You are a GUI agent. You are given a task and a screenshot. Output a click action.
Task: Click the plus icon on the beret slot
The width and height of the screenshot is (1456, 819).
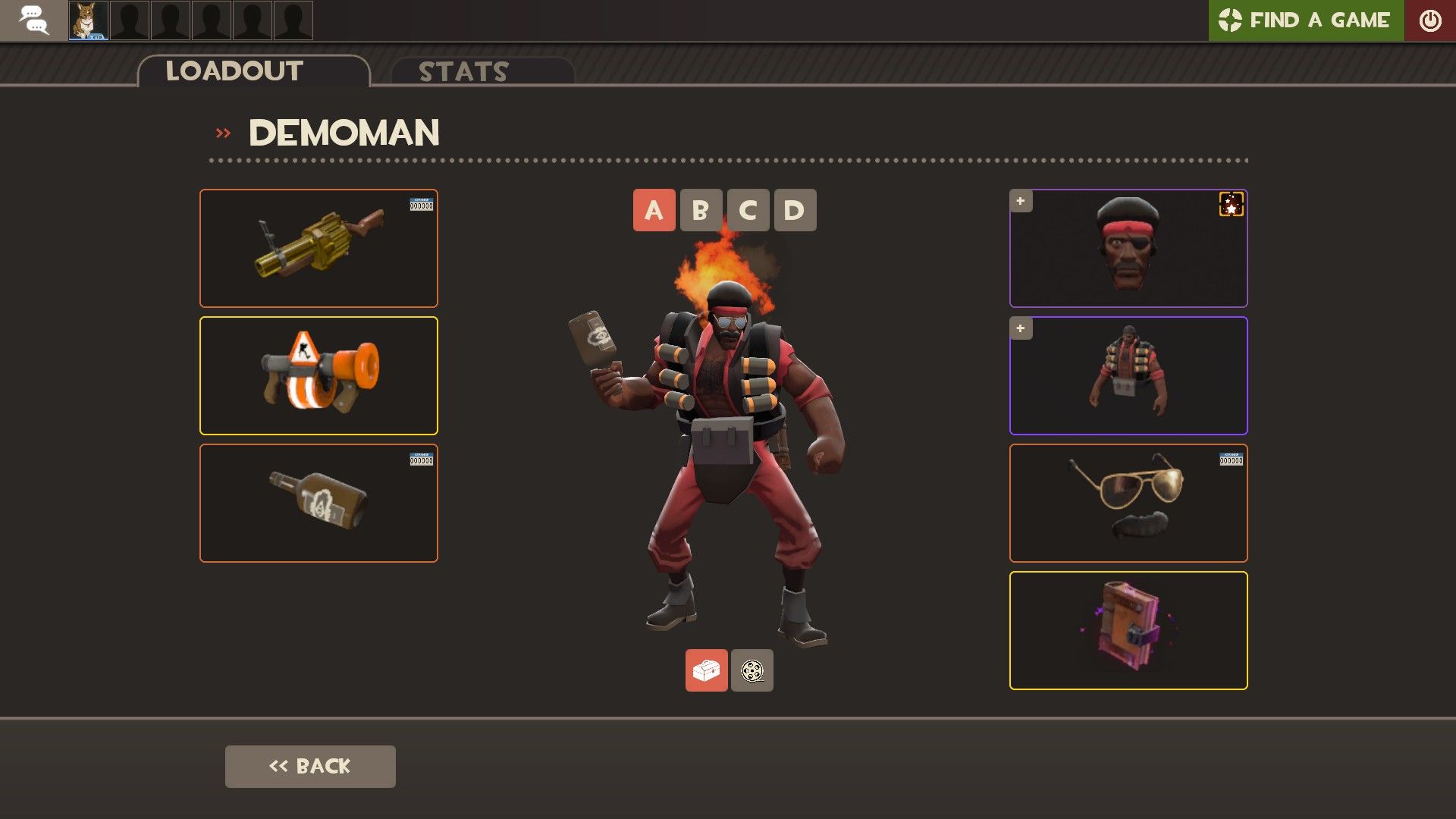click(1020, 201)
